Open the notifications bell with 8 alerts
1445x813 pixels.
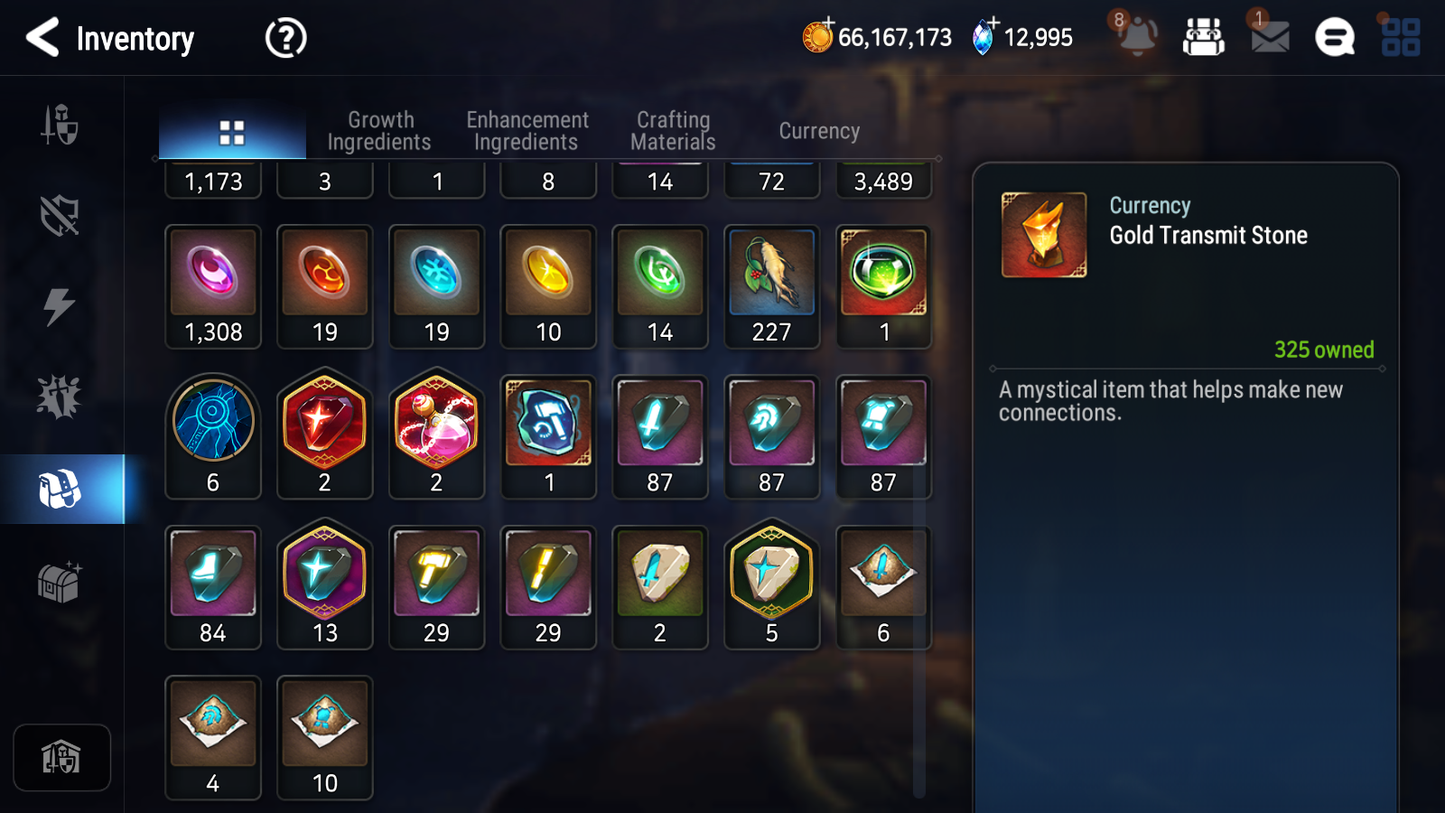(1138, 38)
